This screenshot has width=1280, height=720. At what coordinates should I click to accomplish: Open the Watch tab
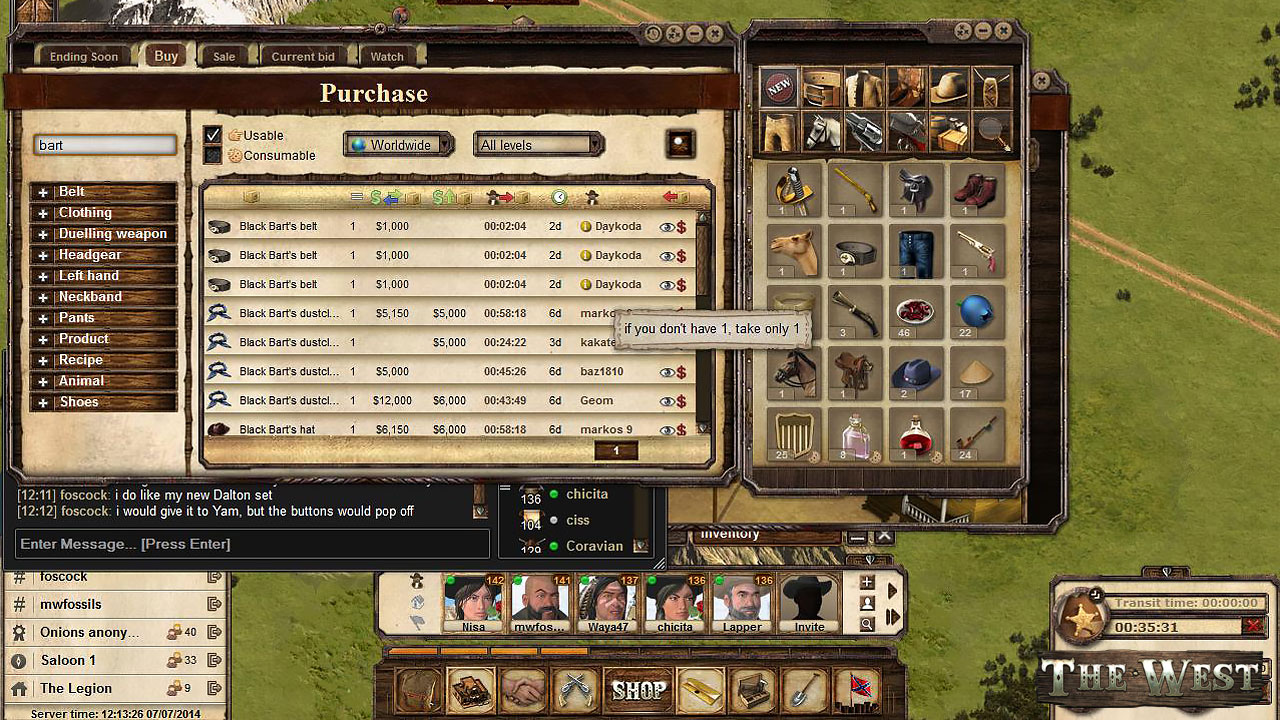pyautogui.click(x=387, y=57)
